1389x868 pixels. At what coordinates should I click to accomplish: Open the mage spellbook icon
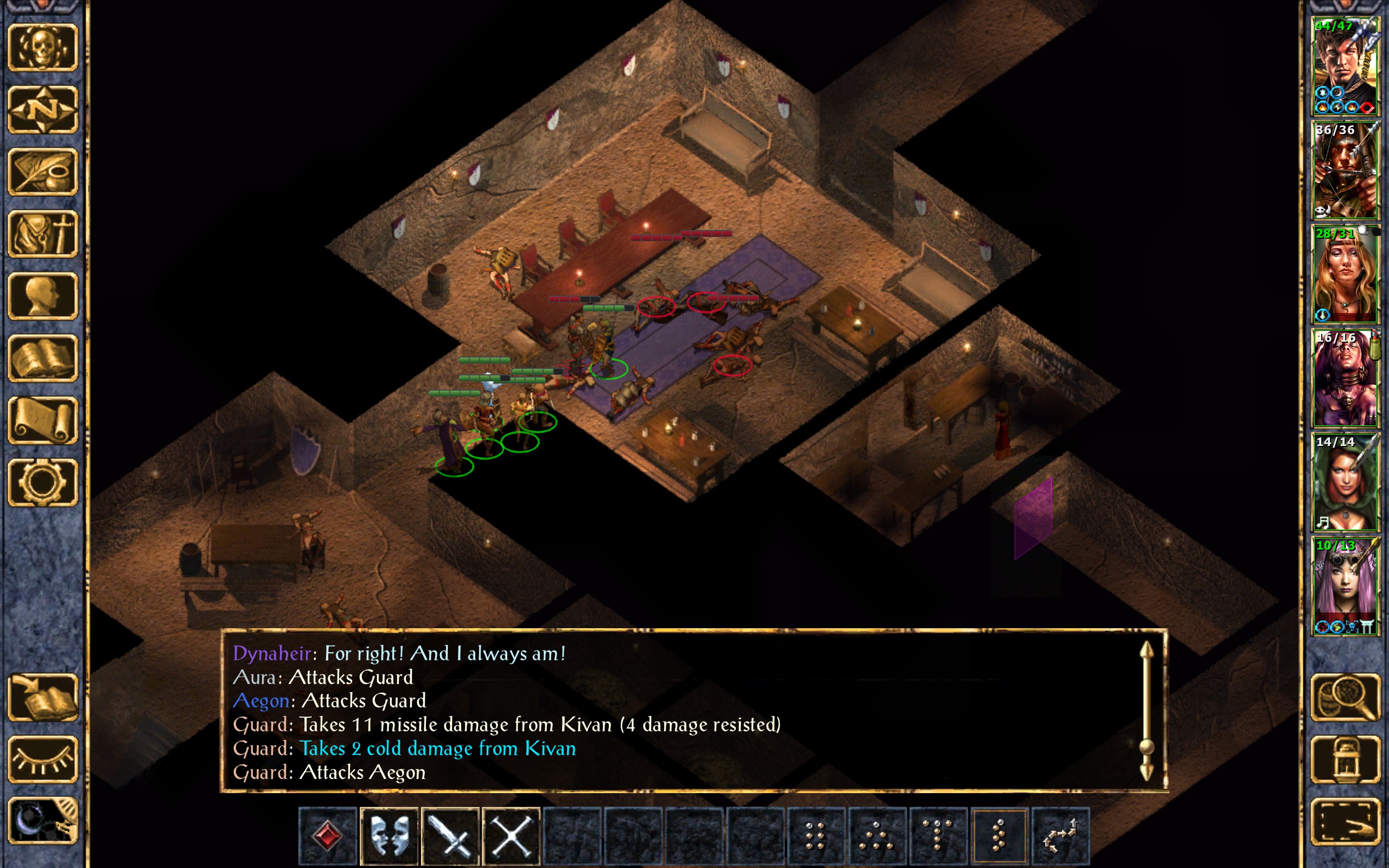click(43, 358)
